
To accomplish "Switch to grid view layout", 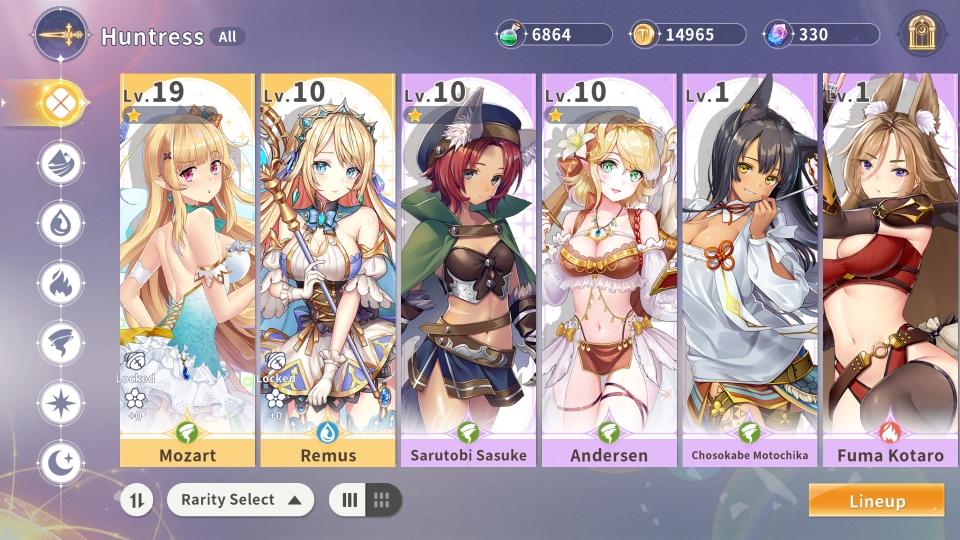I will click(382, 500).
